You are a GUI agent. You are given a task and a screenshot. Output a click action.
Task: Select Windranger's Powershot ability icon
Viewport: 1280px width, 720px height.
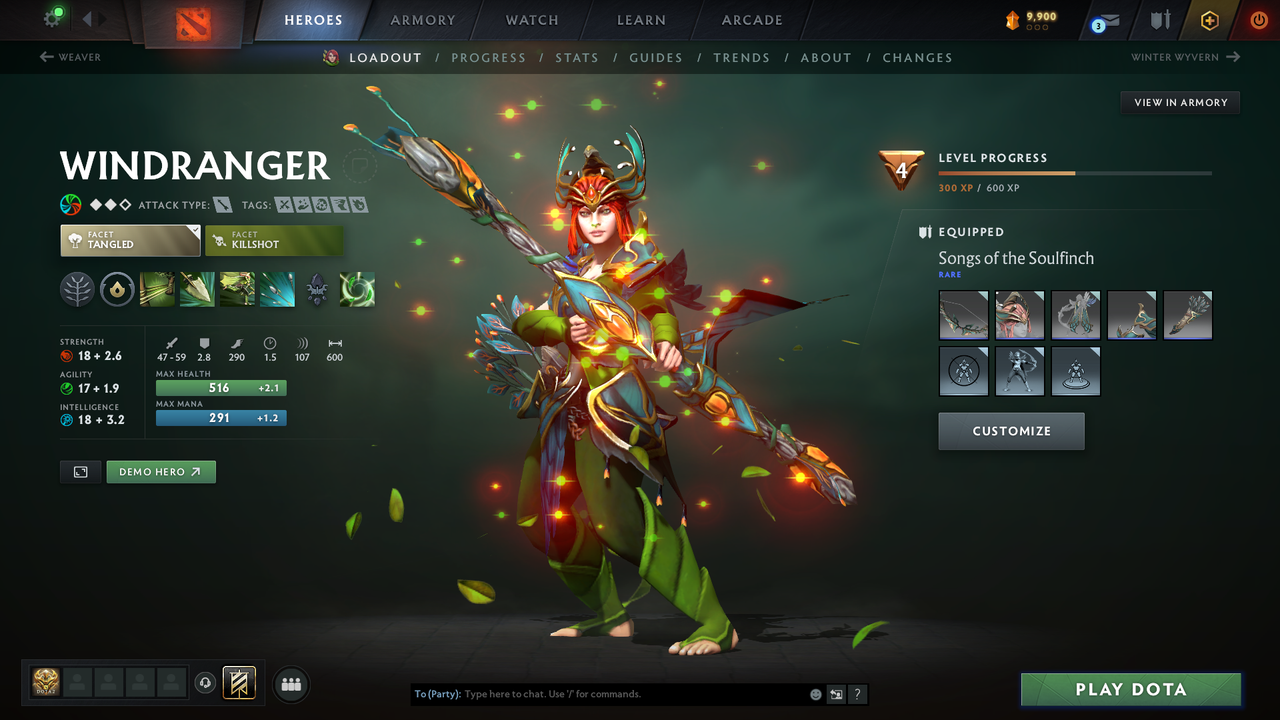196,289
